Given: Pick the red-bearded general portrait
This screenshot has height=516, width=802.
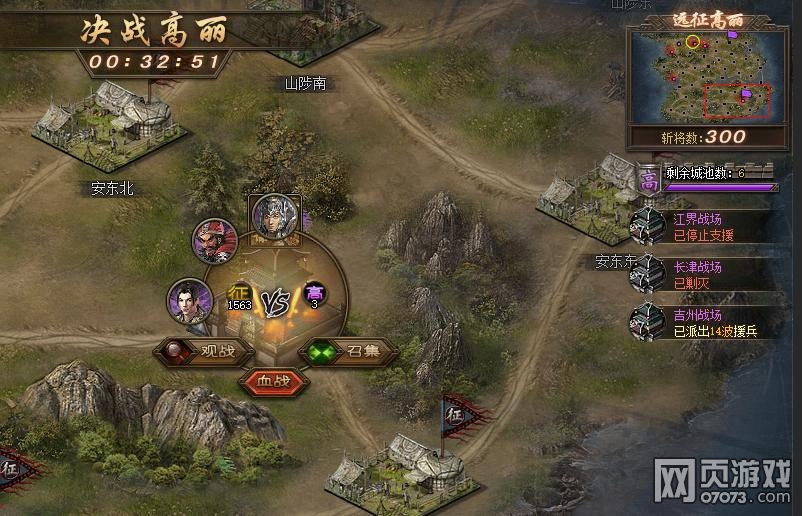Looking at the screenshot, I should click(x=215, y=241).
